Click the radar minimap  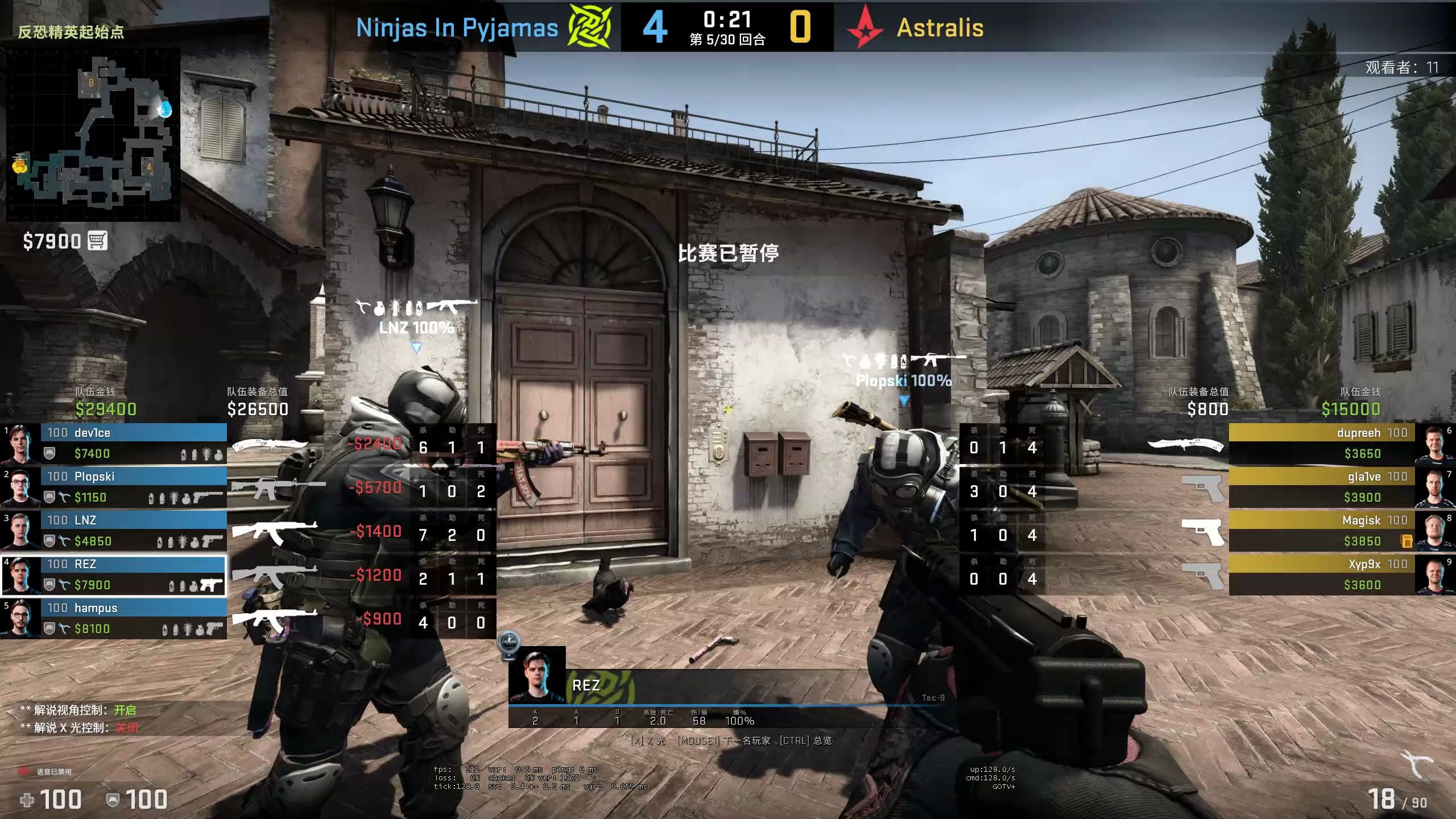tap(93, 134)
